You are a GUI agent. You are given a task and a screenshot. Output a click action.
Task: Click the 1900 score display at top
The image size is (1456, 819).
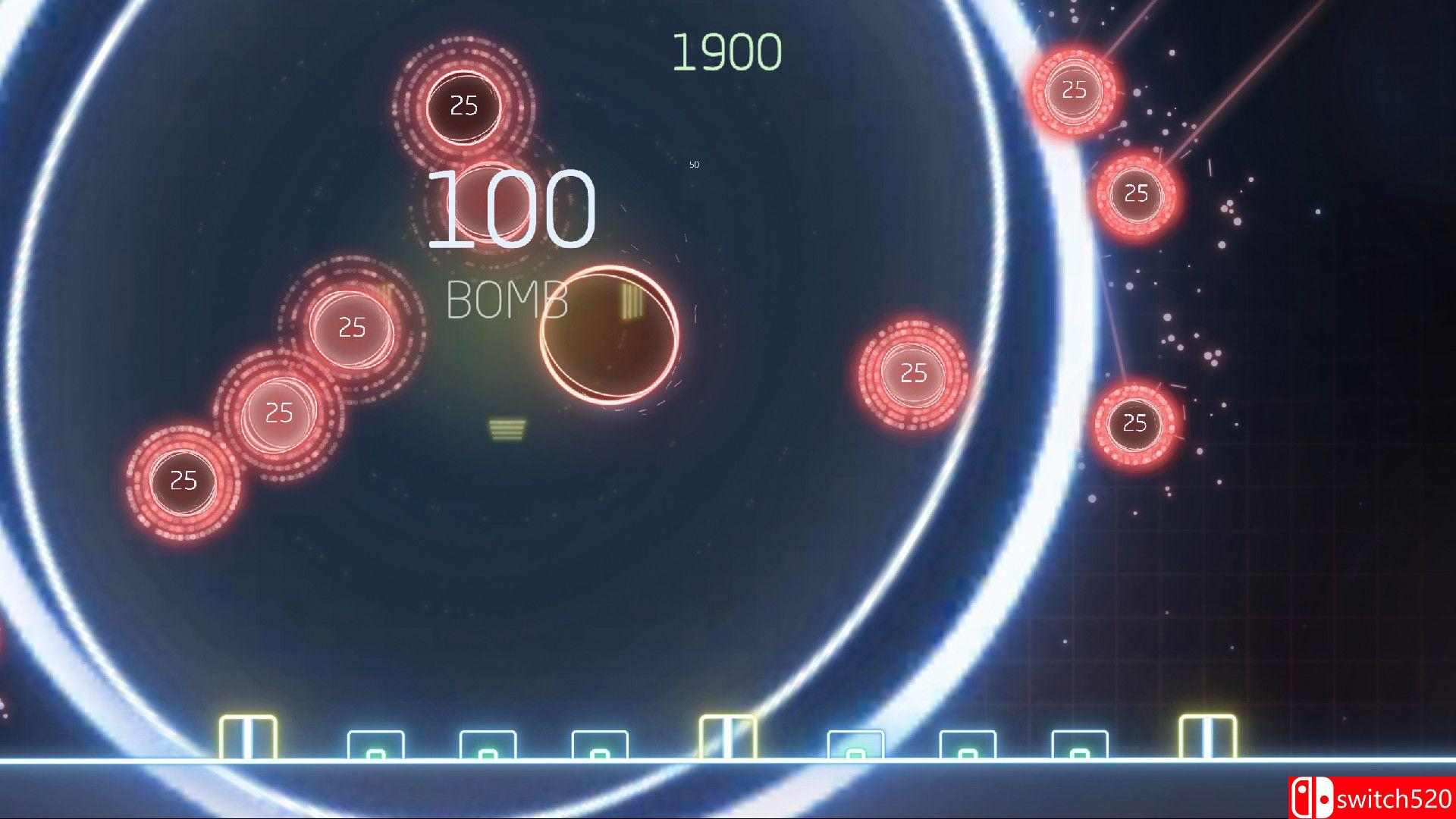729,50
